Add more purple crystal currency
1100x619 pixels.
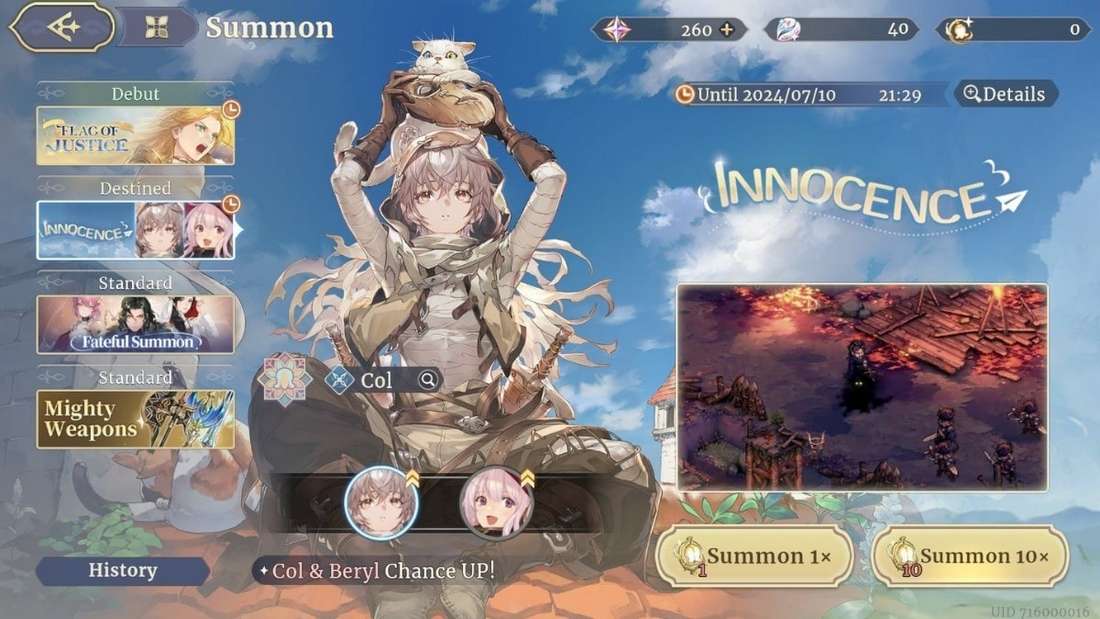[x=727, y=29]
